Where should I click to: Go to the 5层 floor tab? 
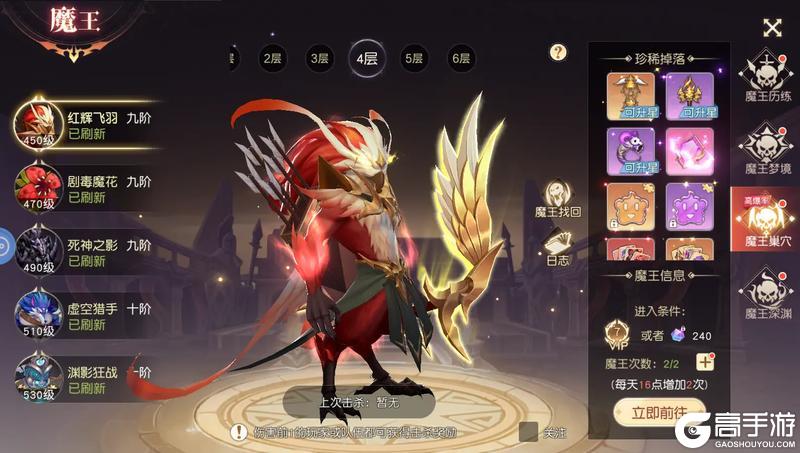click(x=413, y=59)
